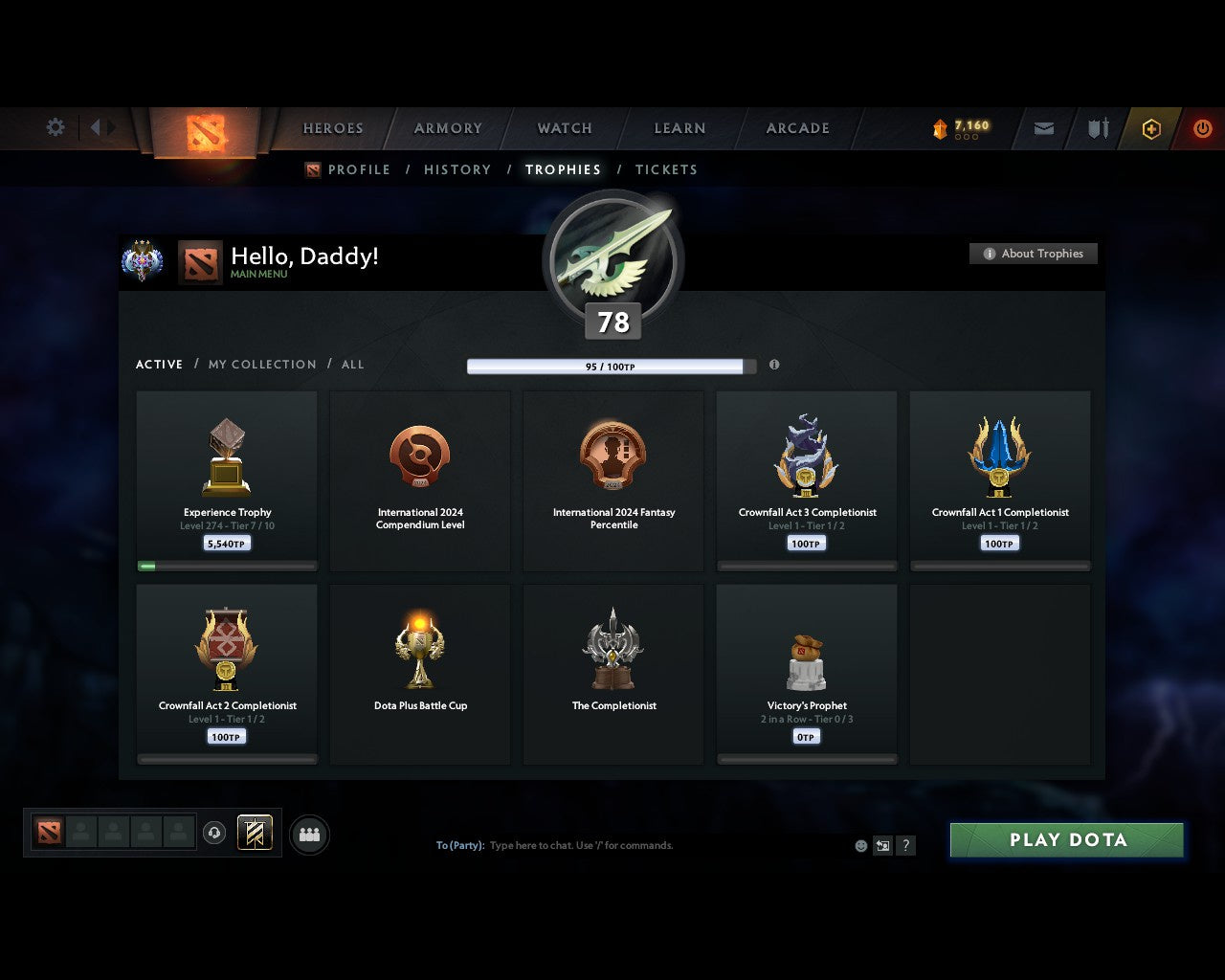Open About Trophies
Viewport: 1225px width, 980px height.
pos(1034,254)
